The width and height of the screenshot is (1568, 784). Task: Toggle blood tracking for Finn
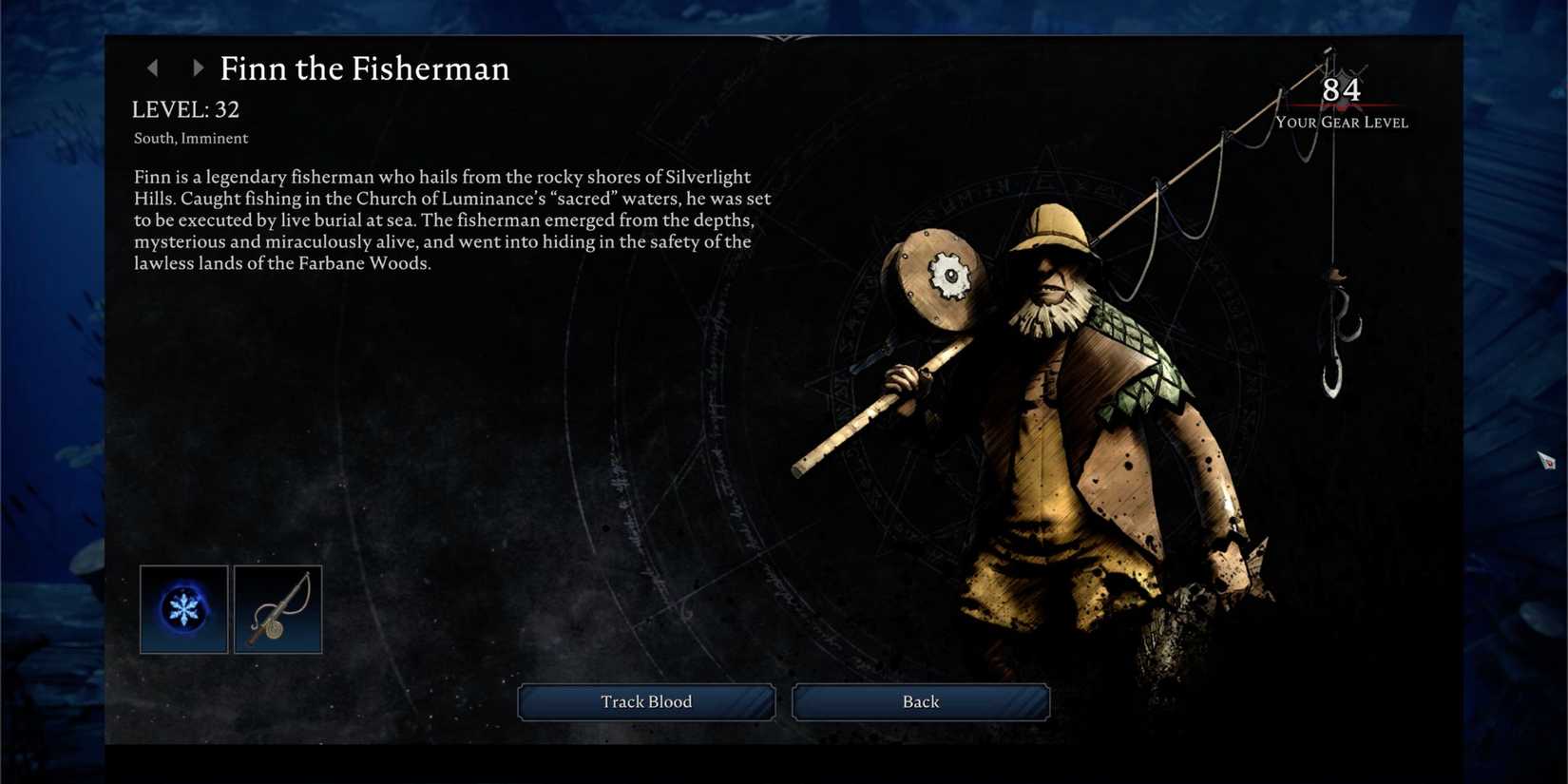645,701
